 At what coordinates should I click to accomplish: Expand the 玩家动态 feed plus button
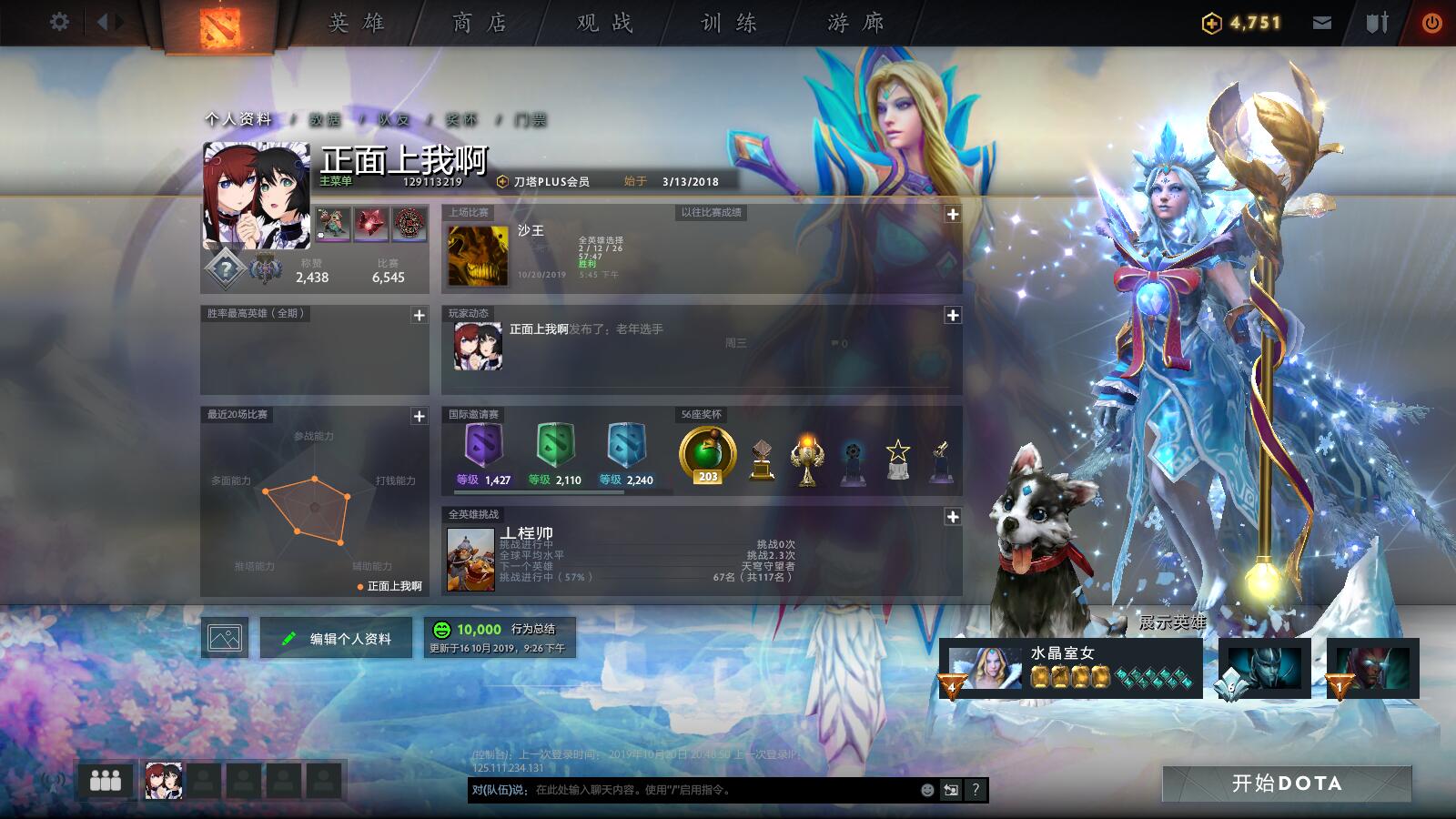[954, 316]
